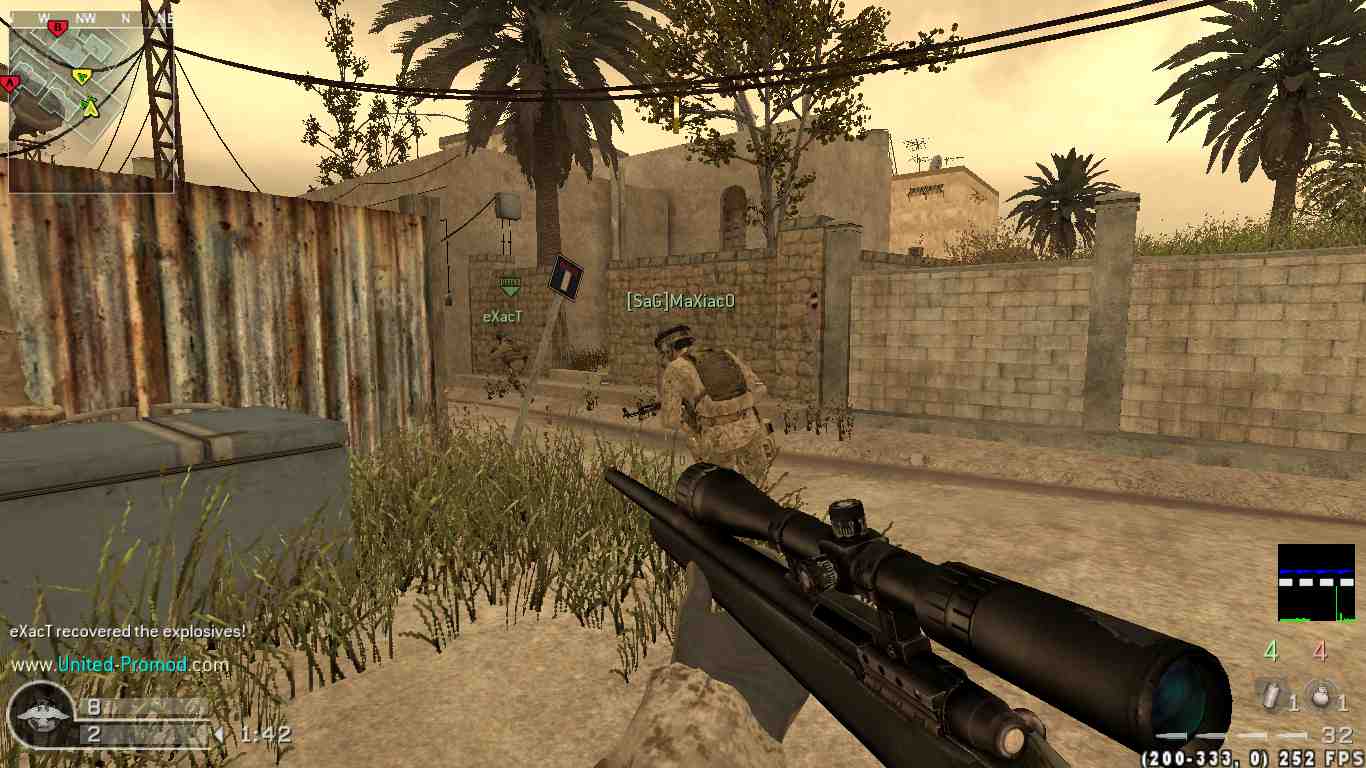Click the lagometer network graph
The height and width of the screenshot is (768, 1366).
point(1316,582)
